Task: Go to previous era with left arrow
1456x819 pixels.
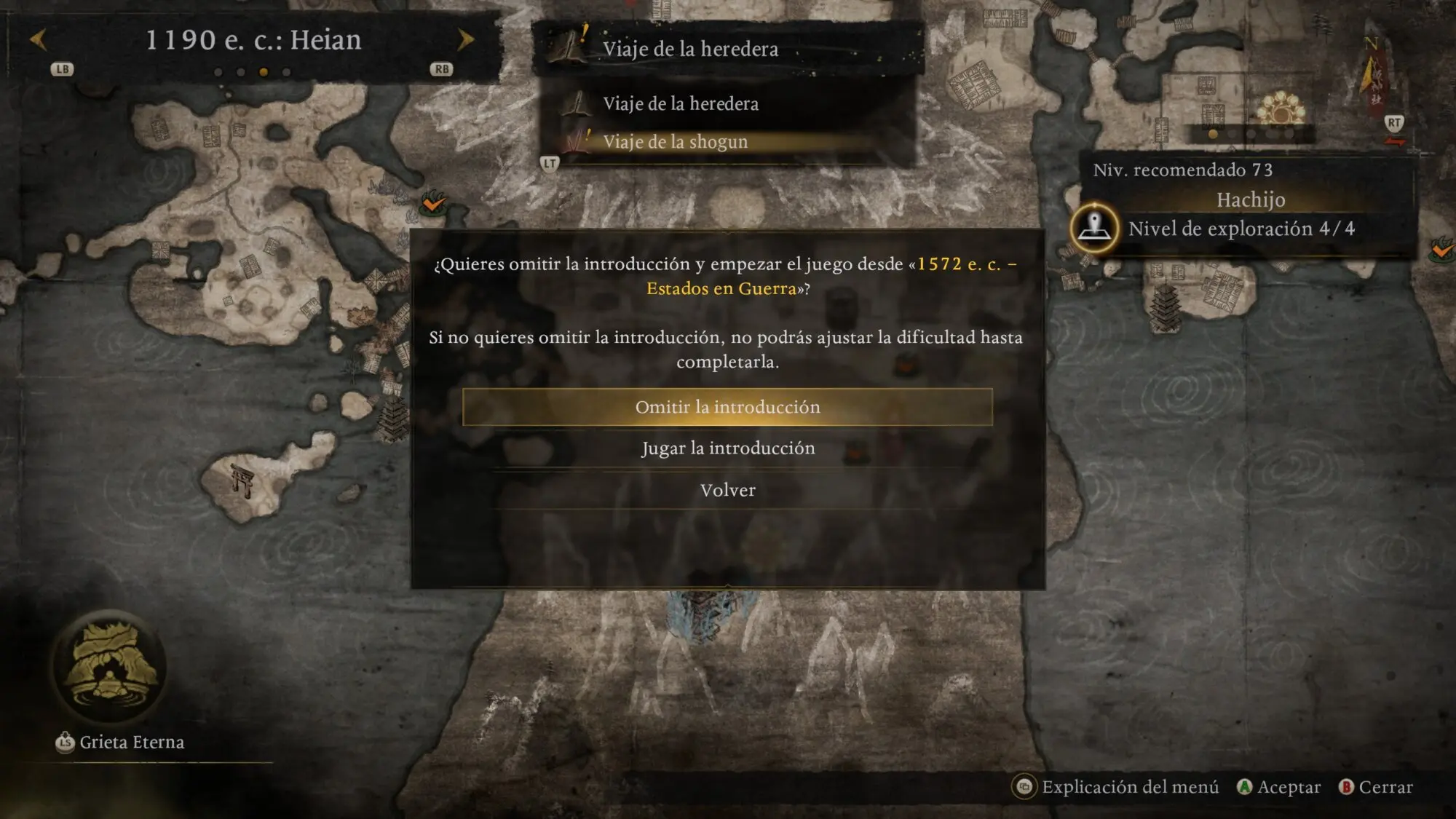Action: click(39, 39)
